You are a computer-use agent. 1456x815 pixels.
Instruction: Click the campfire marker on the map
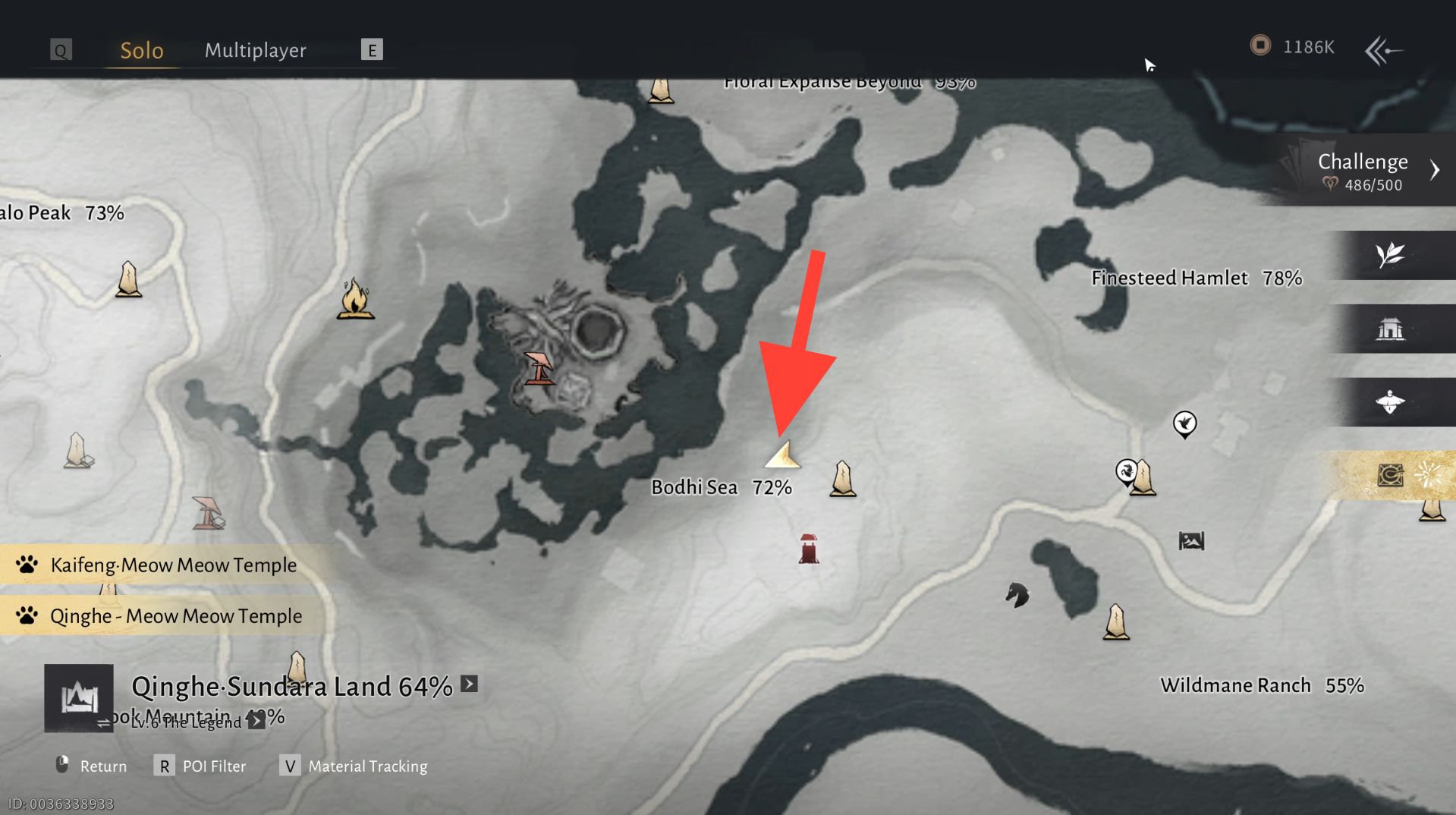[x=354, y=299]
